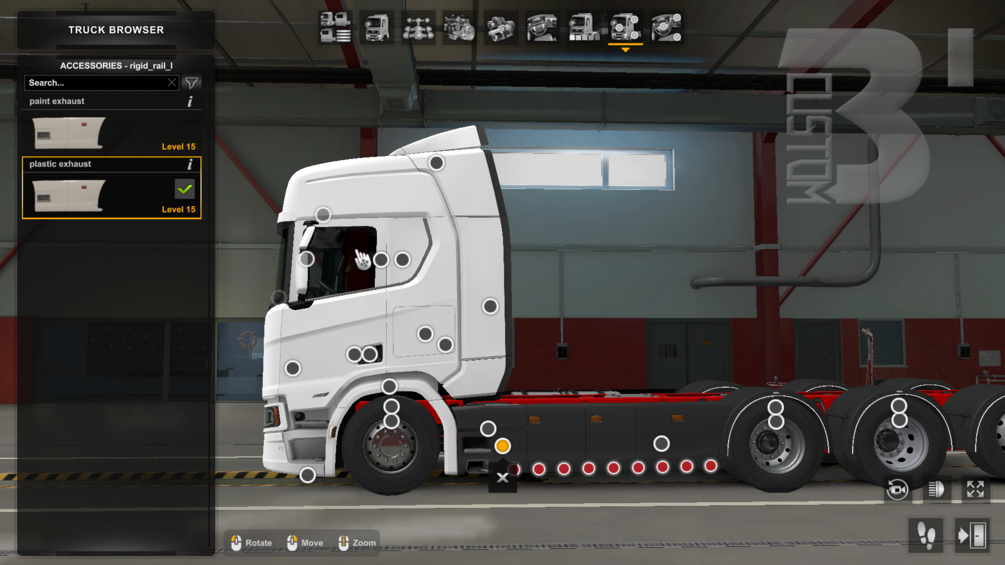Select the plastic exhaust accessory

point(68,196)
